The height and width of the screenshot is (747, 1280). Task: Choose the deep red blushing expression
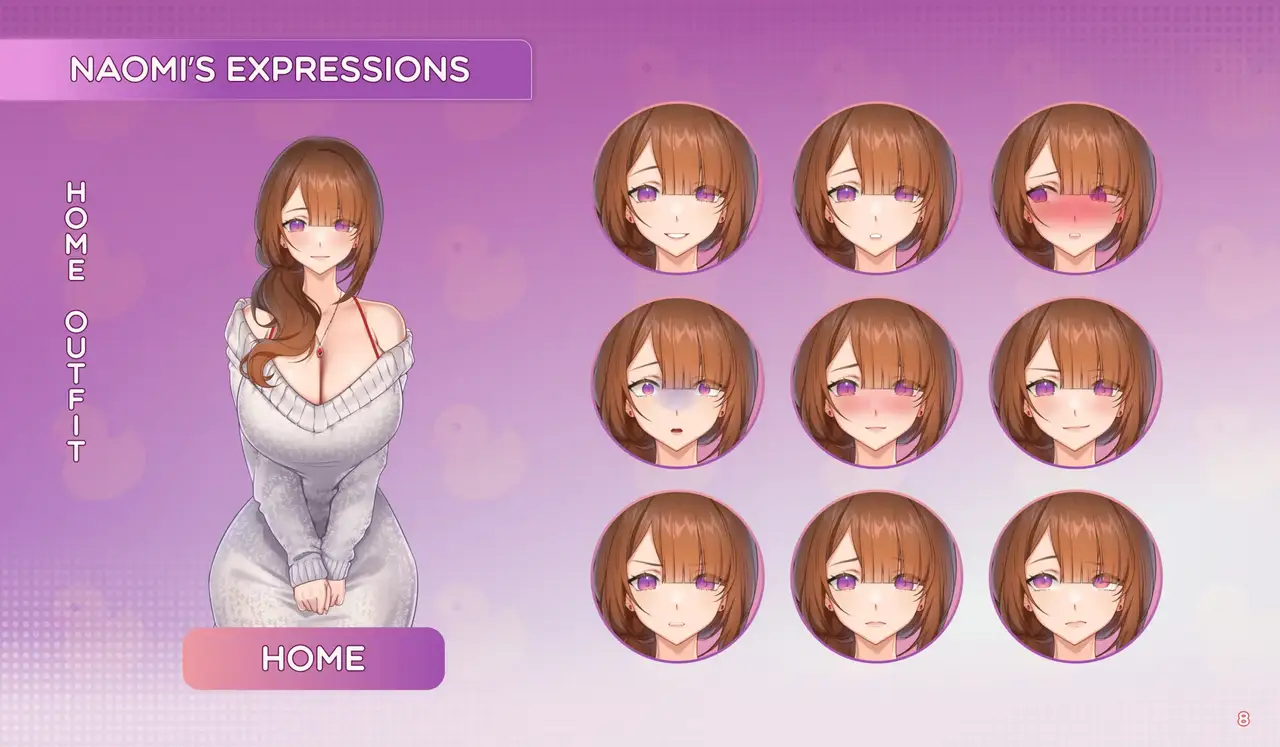coord(1076,187)
